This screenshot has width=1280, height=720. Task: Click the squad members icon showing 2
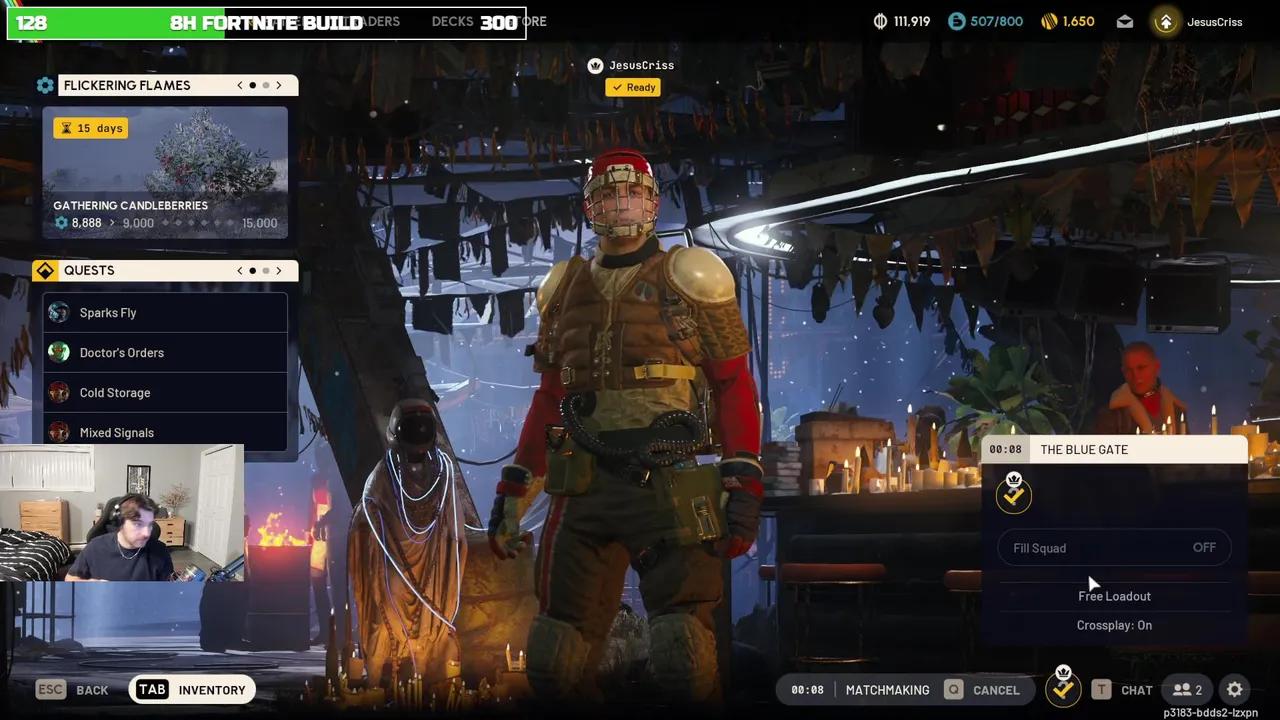point(1186,689)
